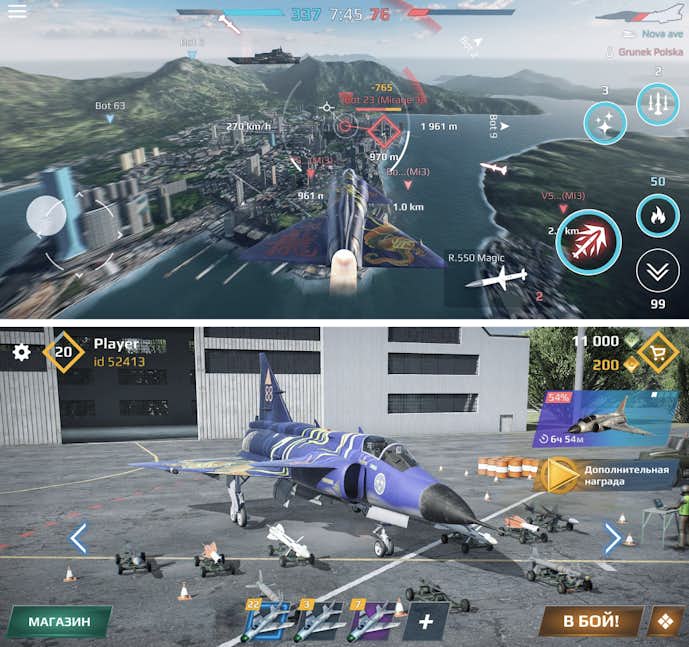The image size is (689, 647).
Task: Add a weapon with the plus slot
Action: point(426,621)
